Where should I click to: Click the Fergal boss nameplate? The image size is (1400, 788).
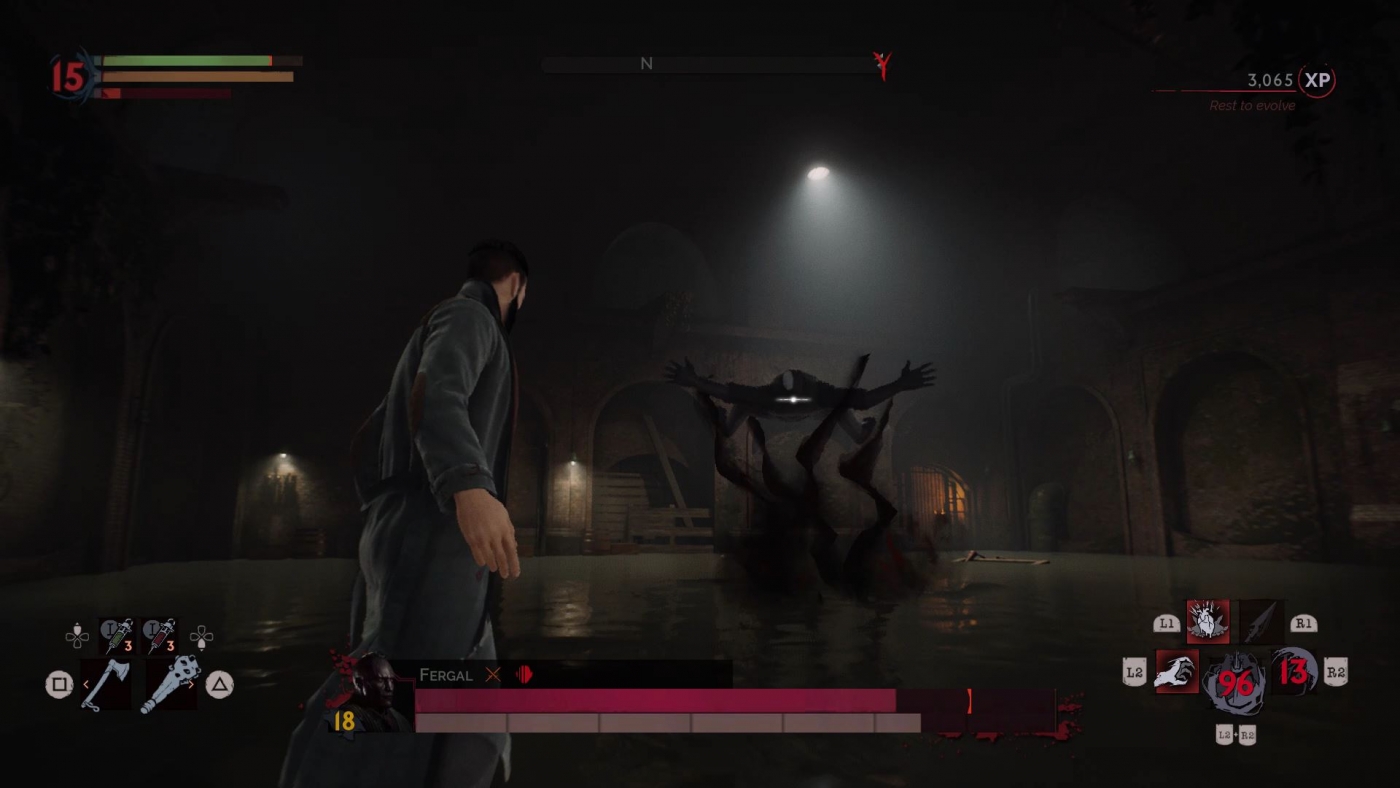pos(446,675)
